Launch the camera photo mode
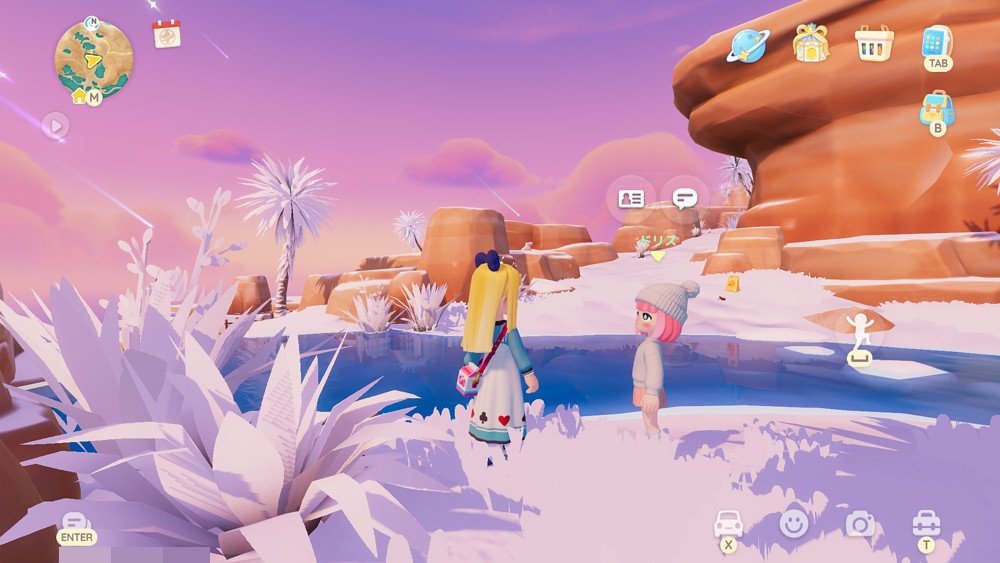Screen dimensions: 1000x563 (x=859, y=523)
